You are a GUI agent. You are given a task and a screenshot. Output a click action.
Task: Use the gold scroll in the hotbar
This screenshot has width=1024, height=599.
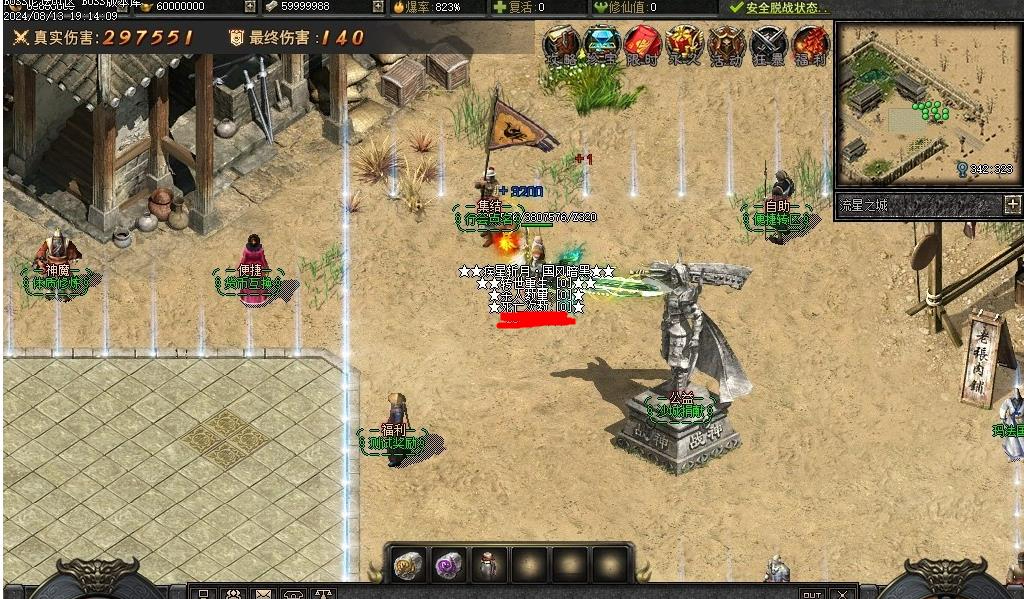[x=407, y=566]
